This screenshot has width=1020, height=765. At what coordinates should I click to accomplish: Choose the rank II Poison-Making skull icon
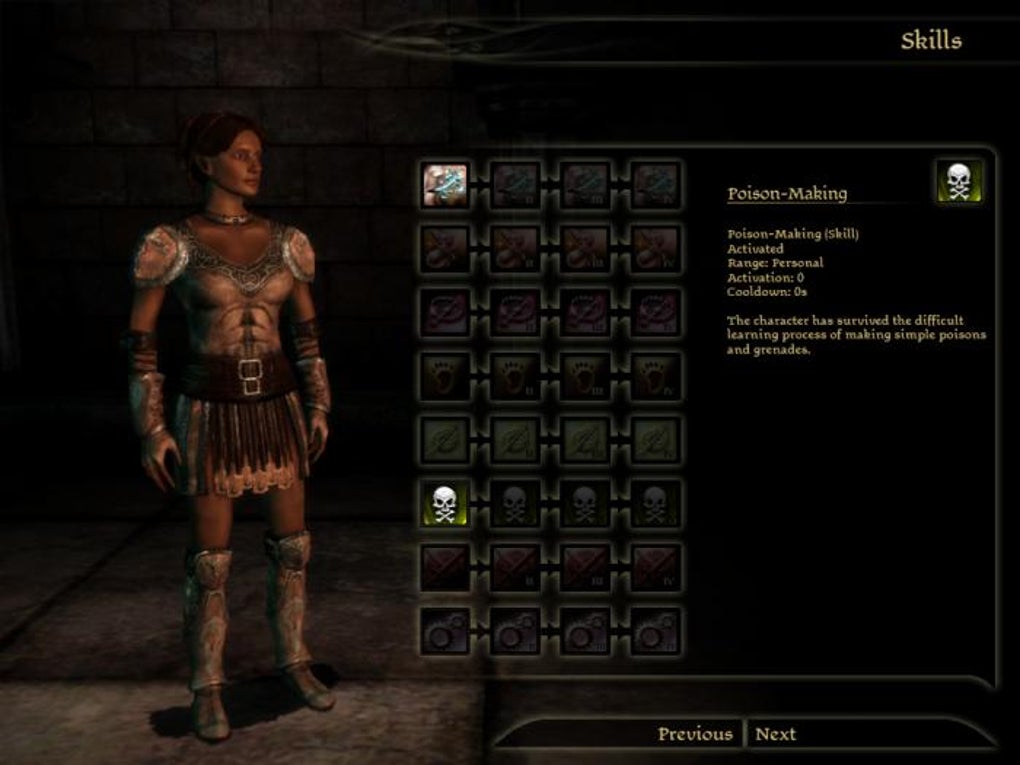click(x=515, y=505)
